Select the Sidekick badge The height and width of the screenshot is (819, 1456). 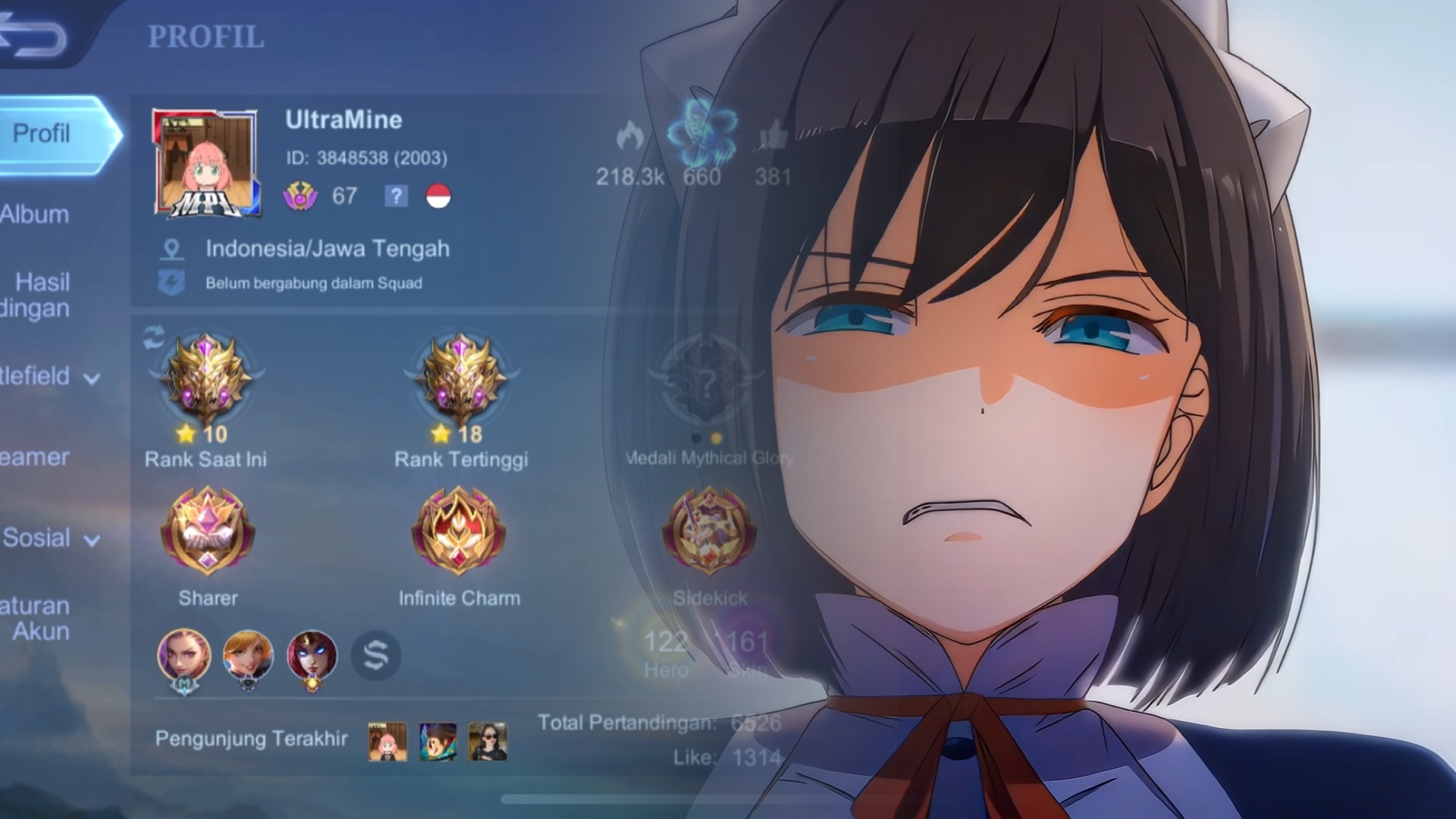709,532
